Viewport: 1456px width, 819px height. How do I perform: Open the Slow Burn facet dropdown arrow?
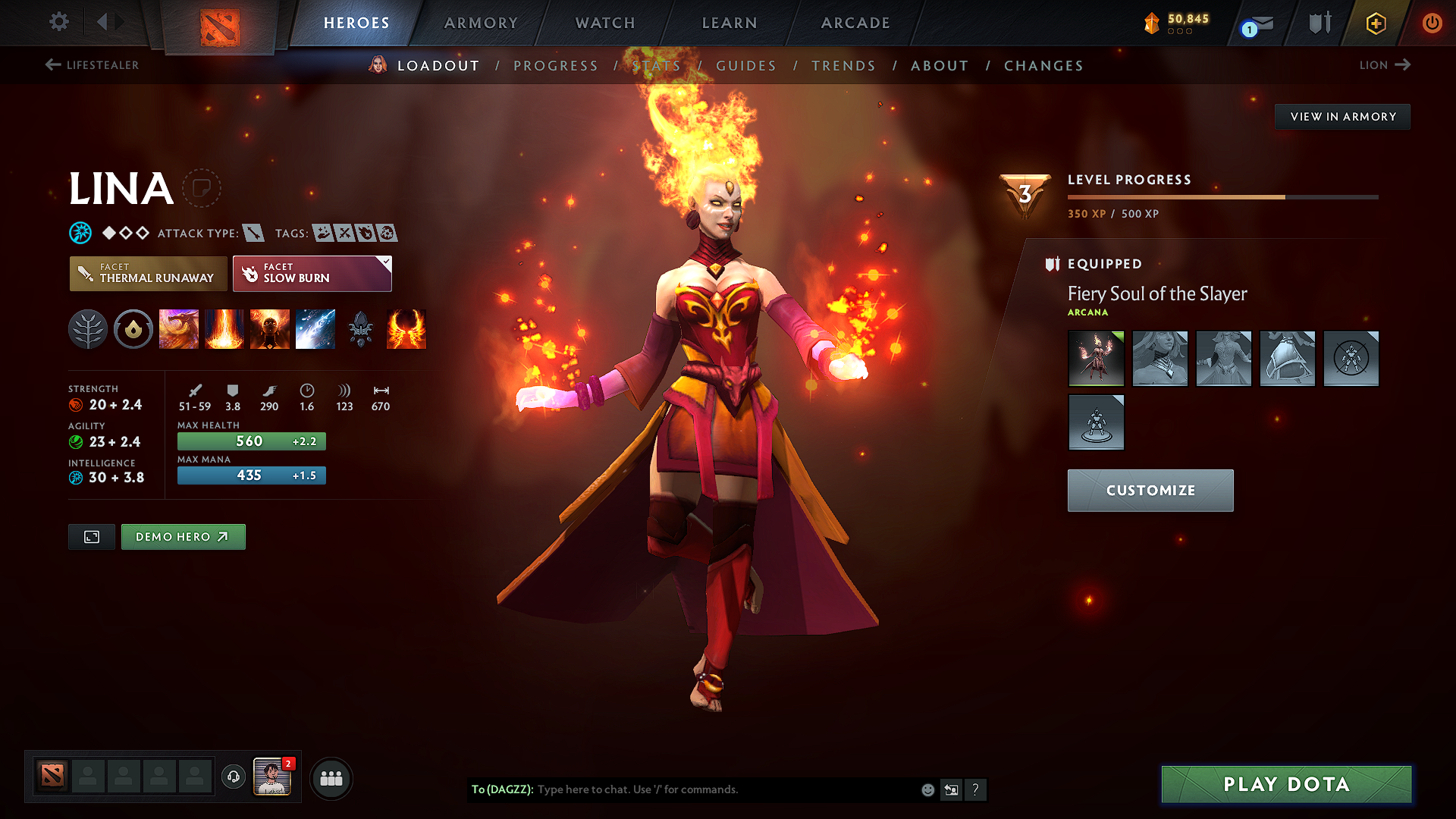(x=386, y=262)
